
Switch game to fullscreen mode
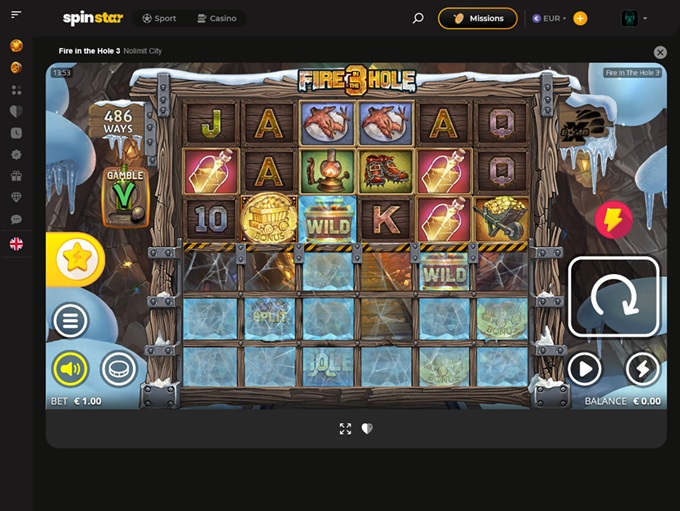click(345, 428)
